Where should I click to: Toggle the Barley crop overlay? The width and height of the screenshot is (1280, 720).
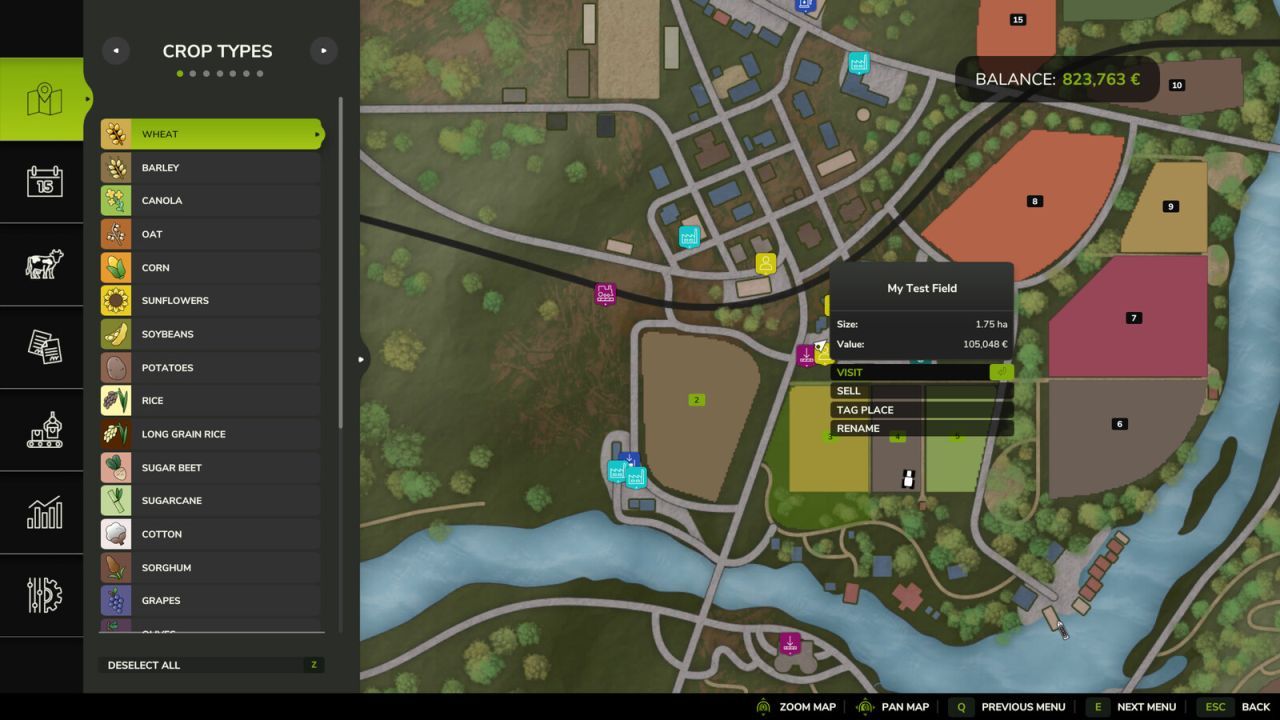[210, 167]
